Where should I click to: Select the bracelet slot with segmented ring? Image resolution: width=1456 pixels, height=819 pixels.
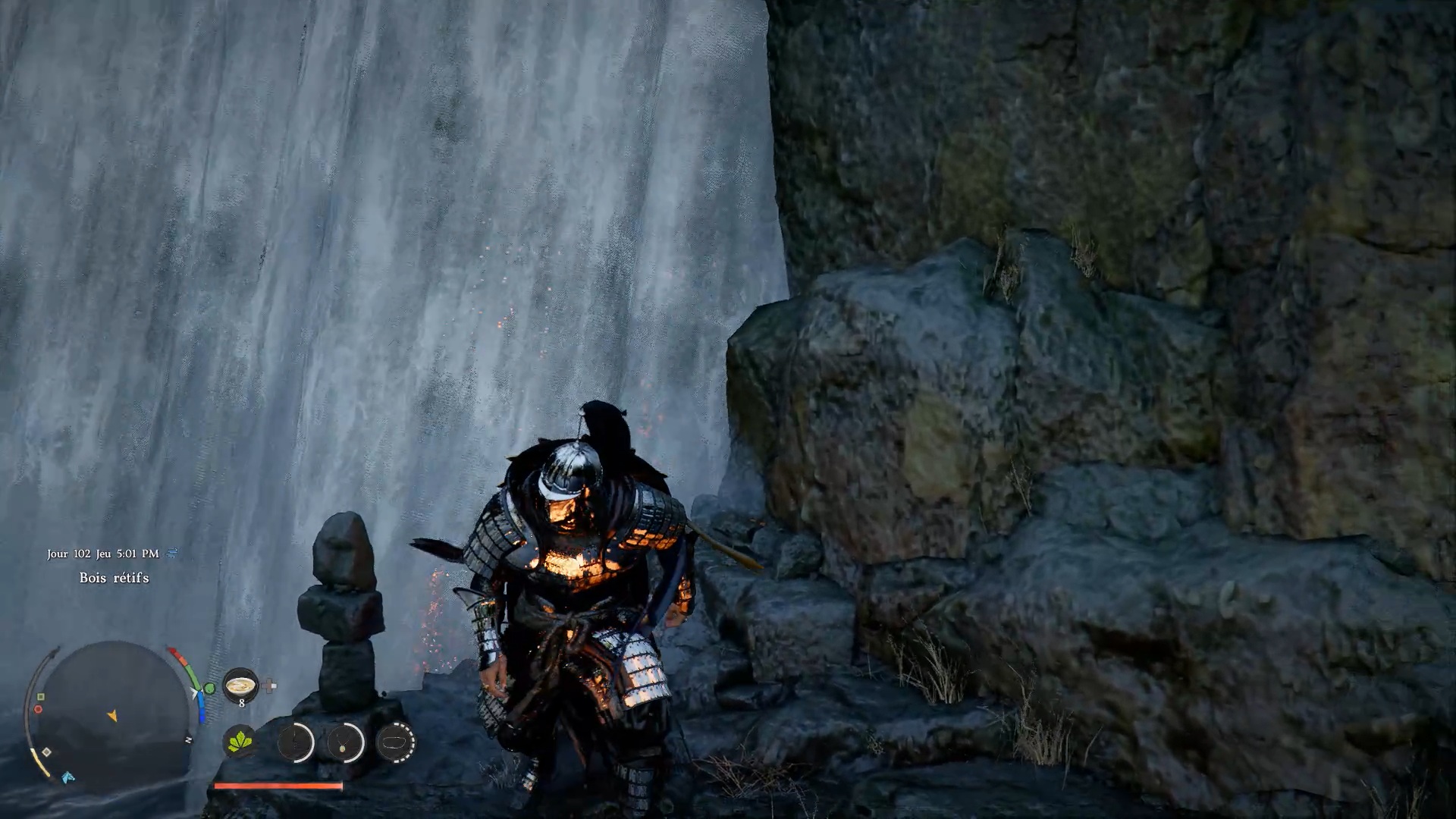click(x=395, y=742)
